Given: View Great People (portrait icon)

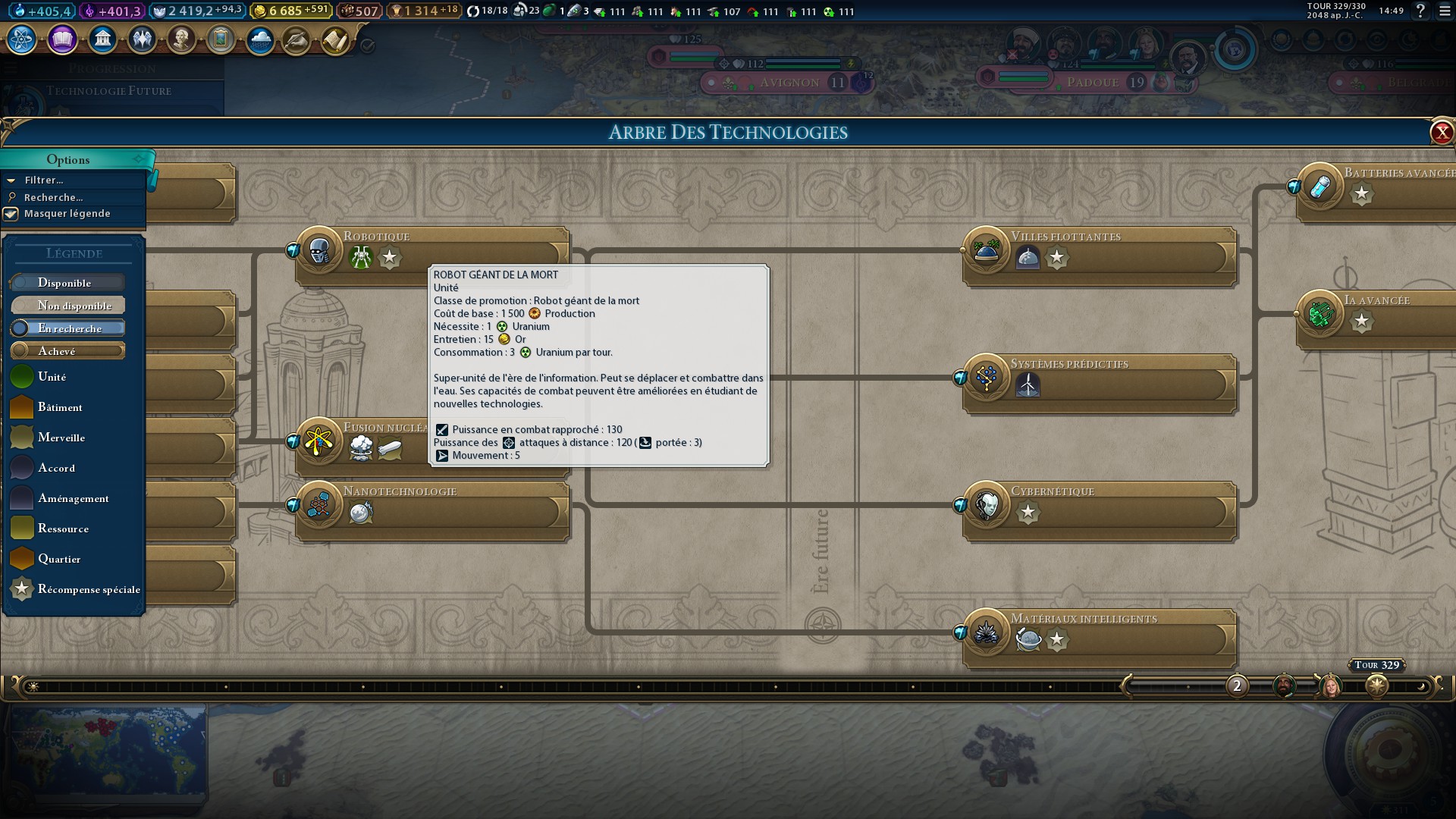Looking at the screenshot, I should point(182,39).
